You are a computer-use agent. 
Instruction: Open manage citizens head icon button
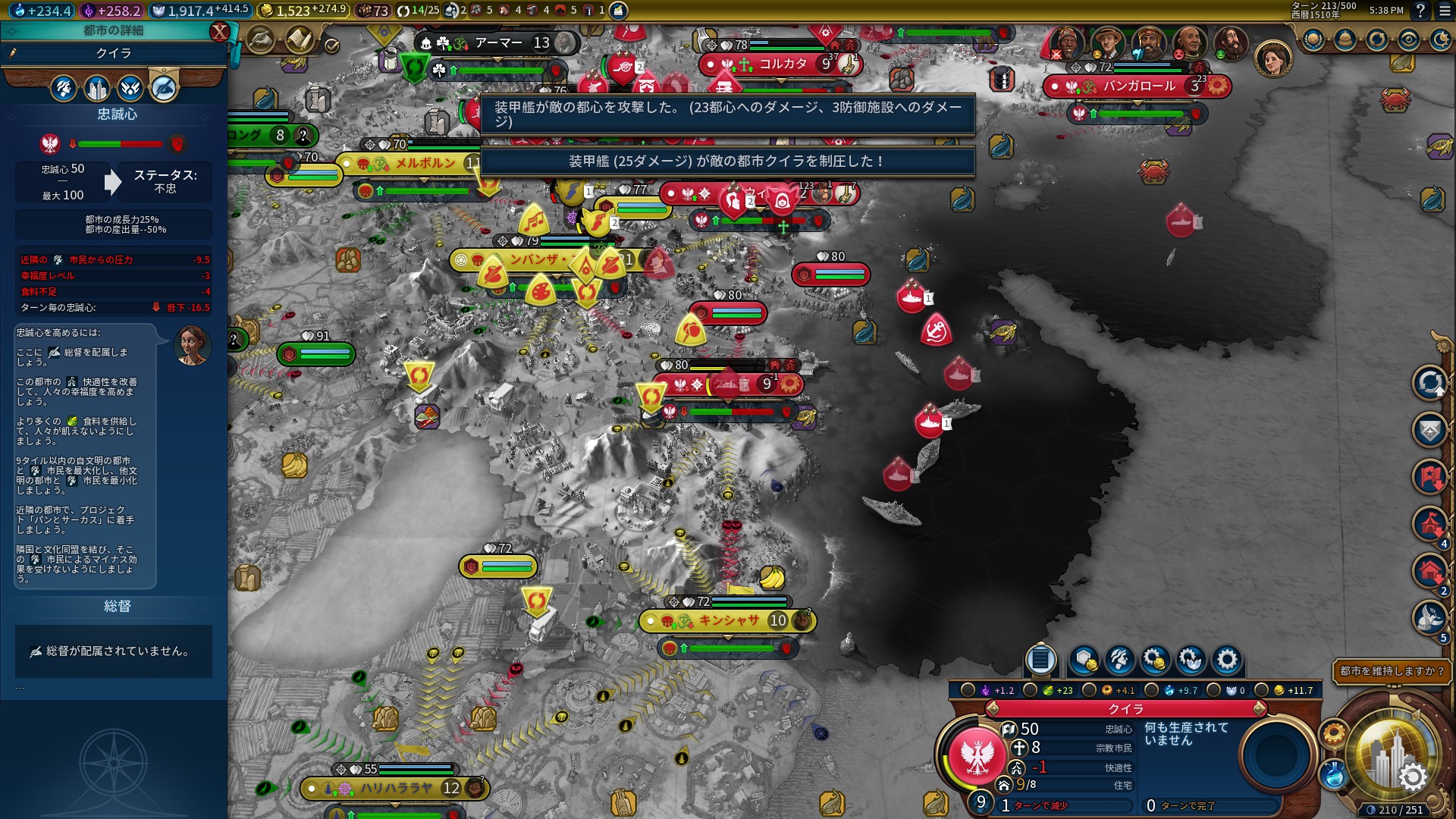point(1119,660)
